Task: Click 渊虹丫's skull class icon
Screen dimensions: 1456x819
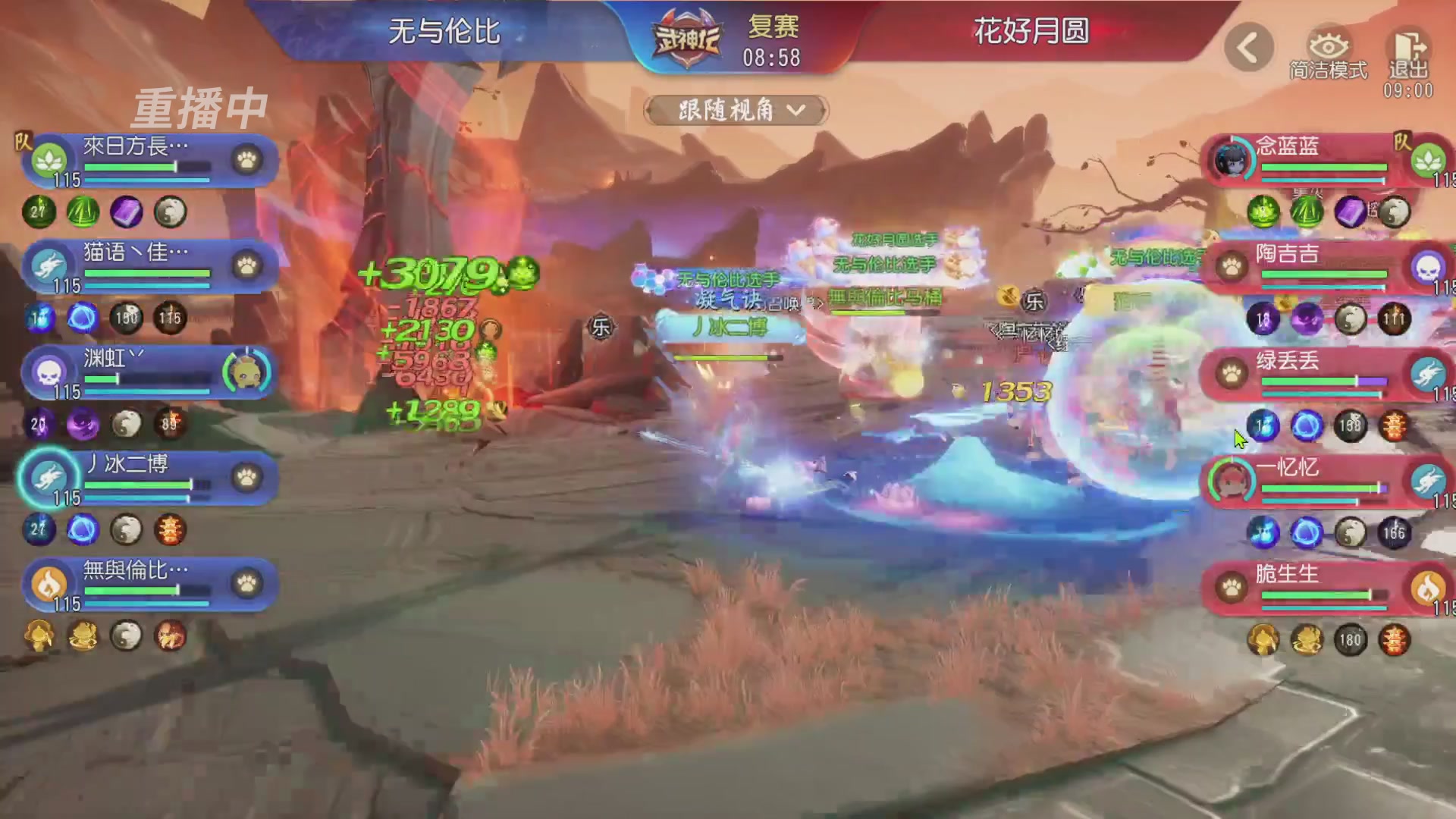Action: [x=49, y=373]
